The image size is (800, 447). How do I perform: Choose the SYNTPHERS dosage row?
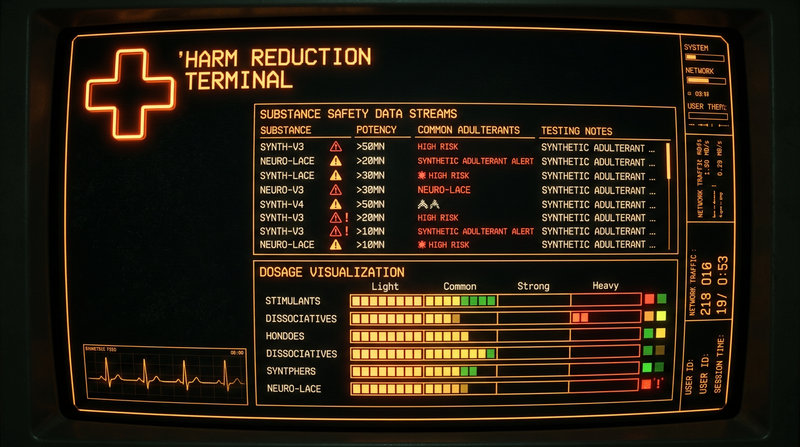(291, 371)
